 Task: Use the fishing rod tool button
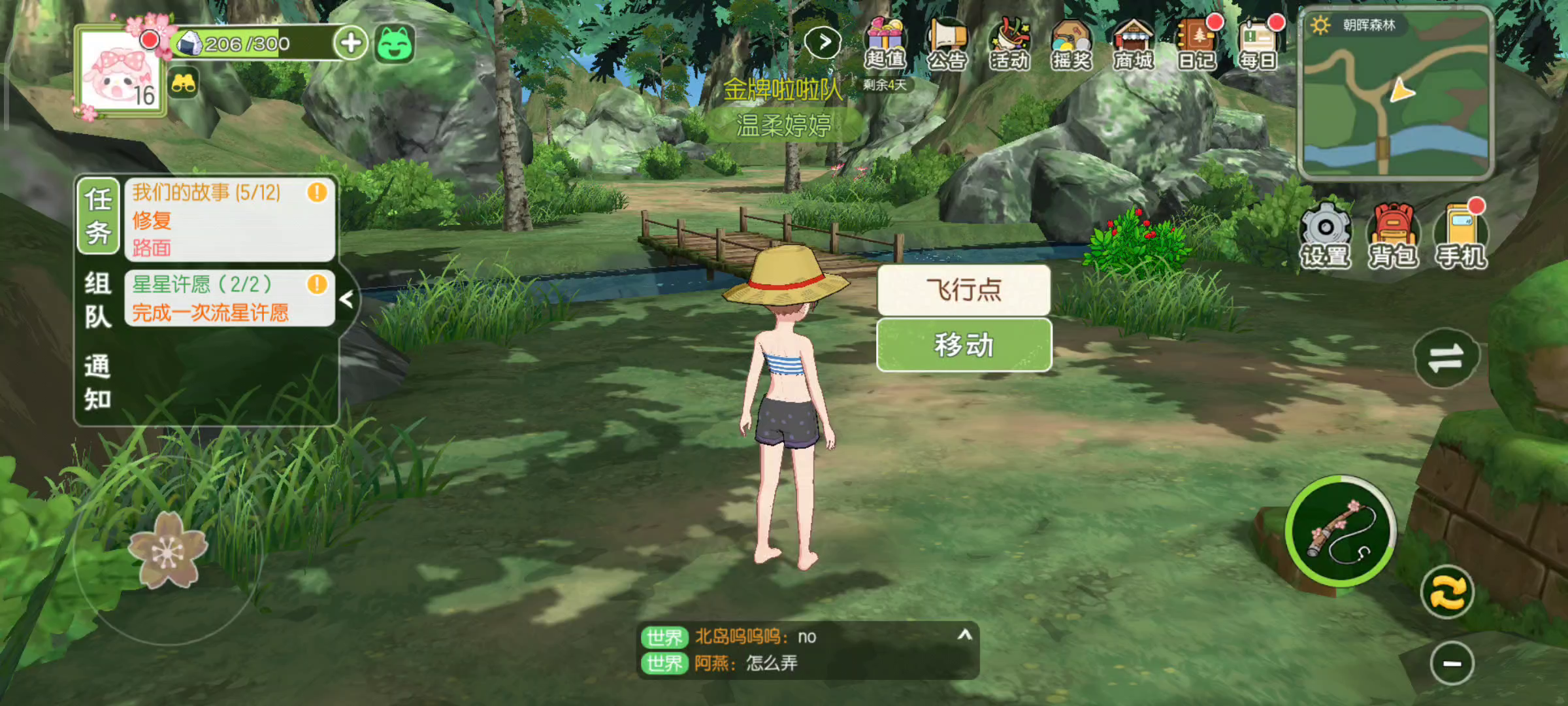coord(1341,531)
